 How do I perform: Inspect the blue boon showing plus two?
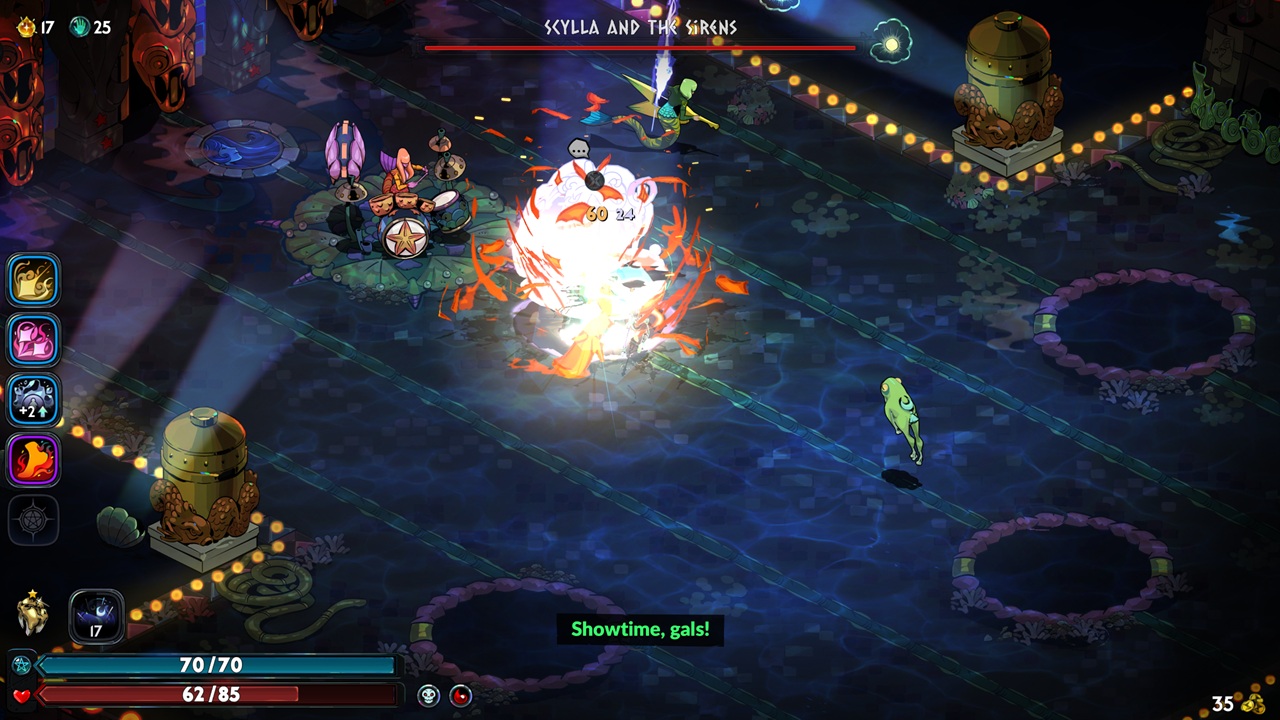[x=34, y=400]
